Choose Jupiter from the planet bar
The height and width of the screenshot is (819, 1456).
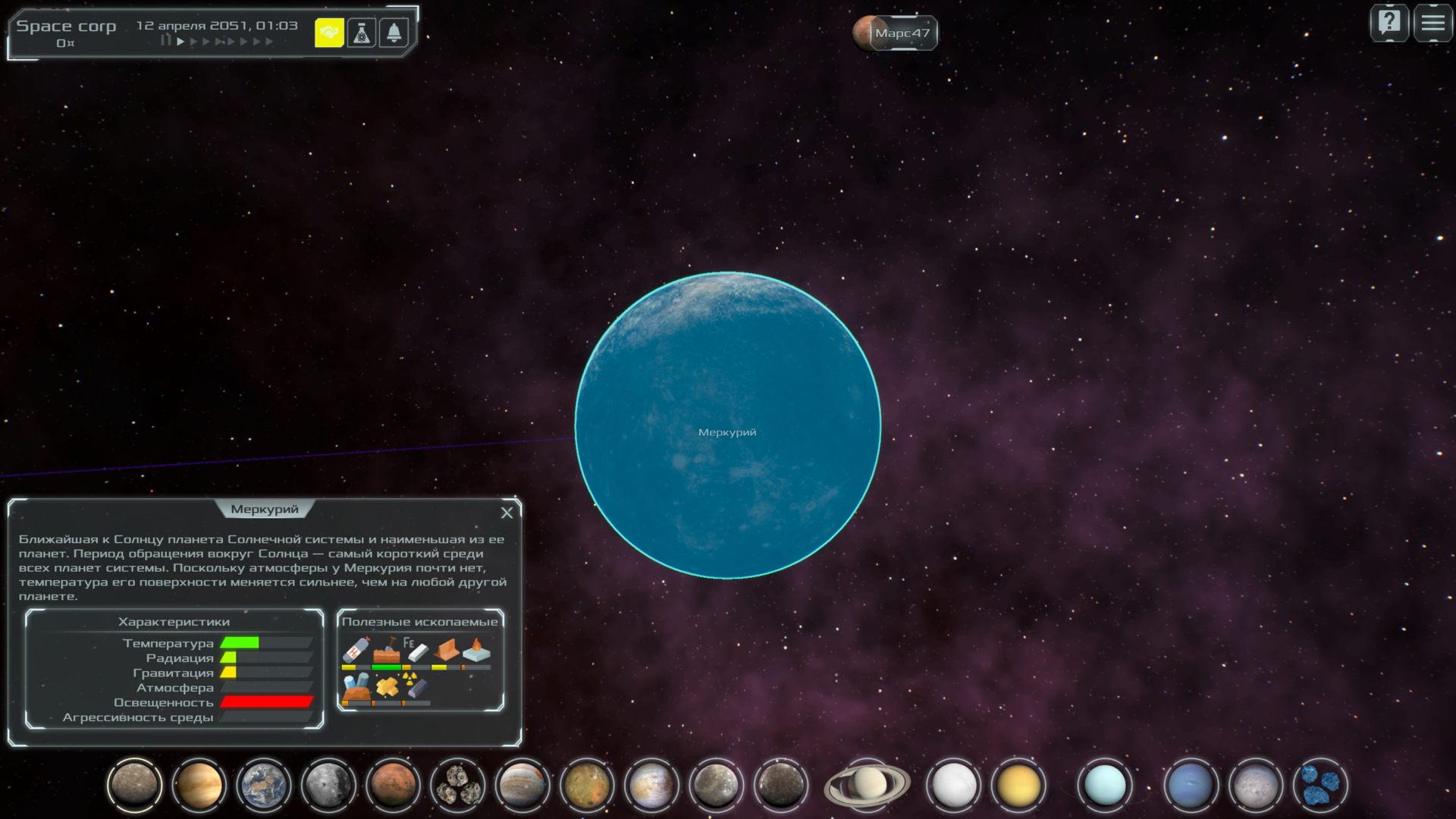tap(522, 784)
